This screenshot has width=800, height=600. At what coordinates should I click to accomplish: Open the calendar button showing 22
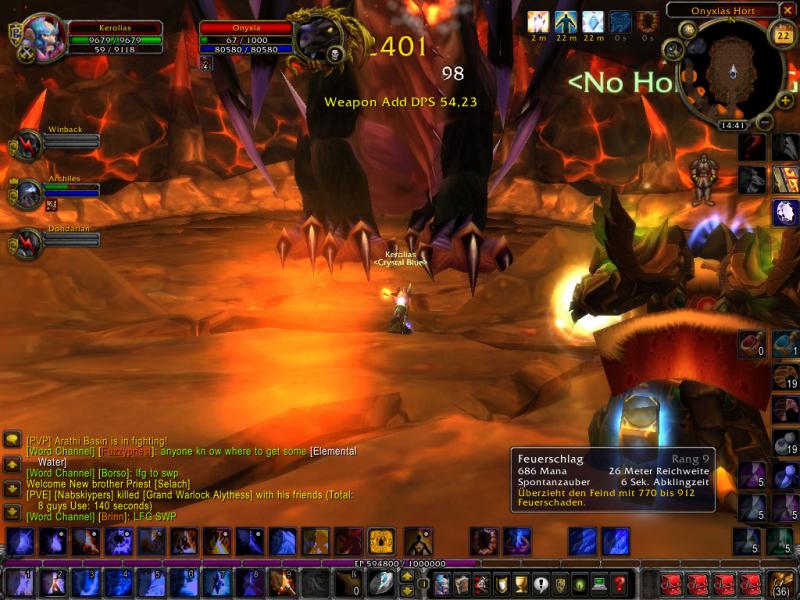click(x=784, y=36)
